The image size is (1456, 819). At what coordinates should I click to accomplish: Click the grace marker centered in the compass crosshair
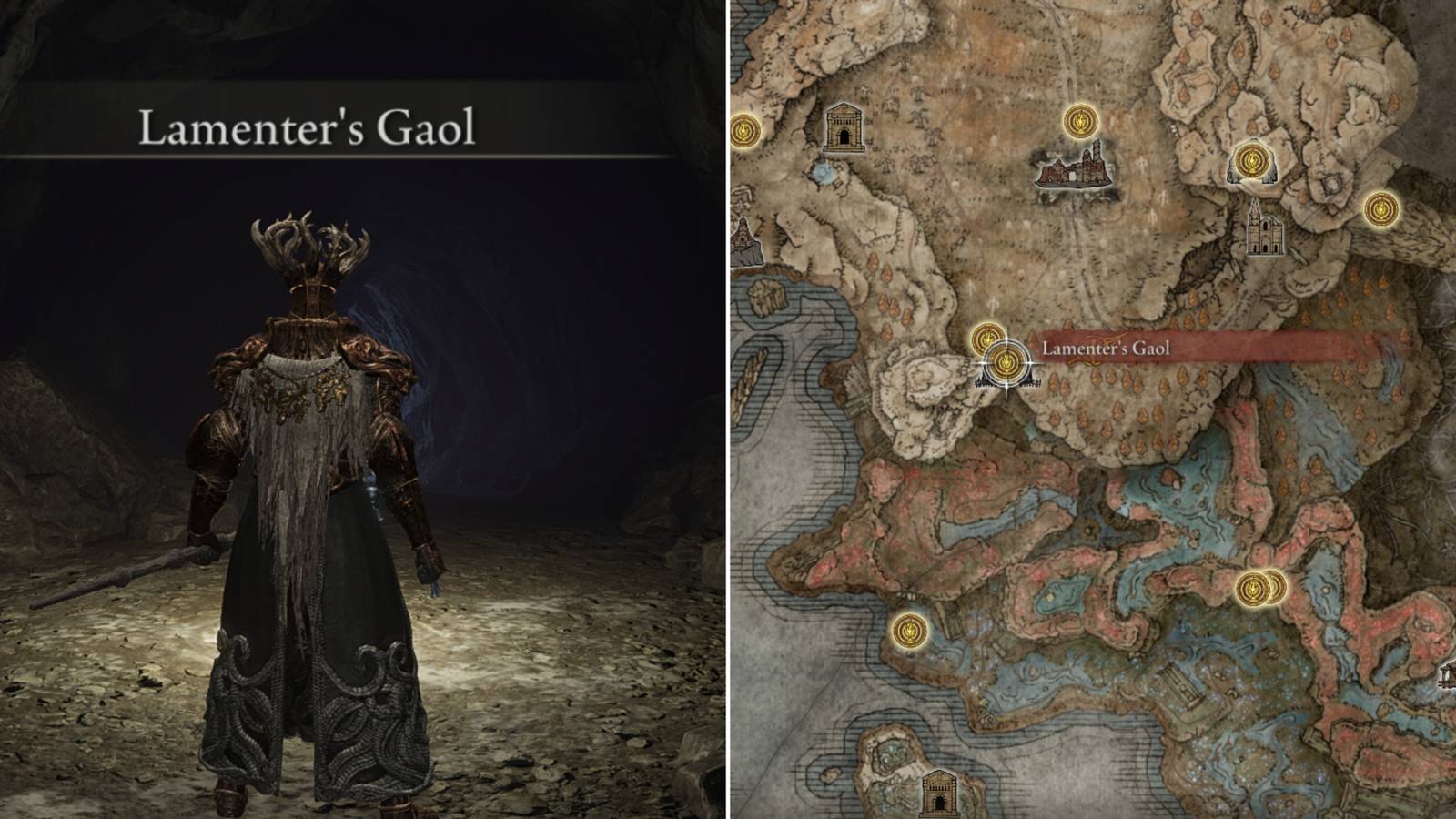1006,361
